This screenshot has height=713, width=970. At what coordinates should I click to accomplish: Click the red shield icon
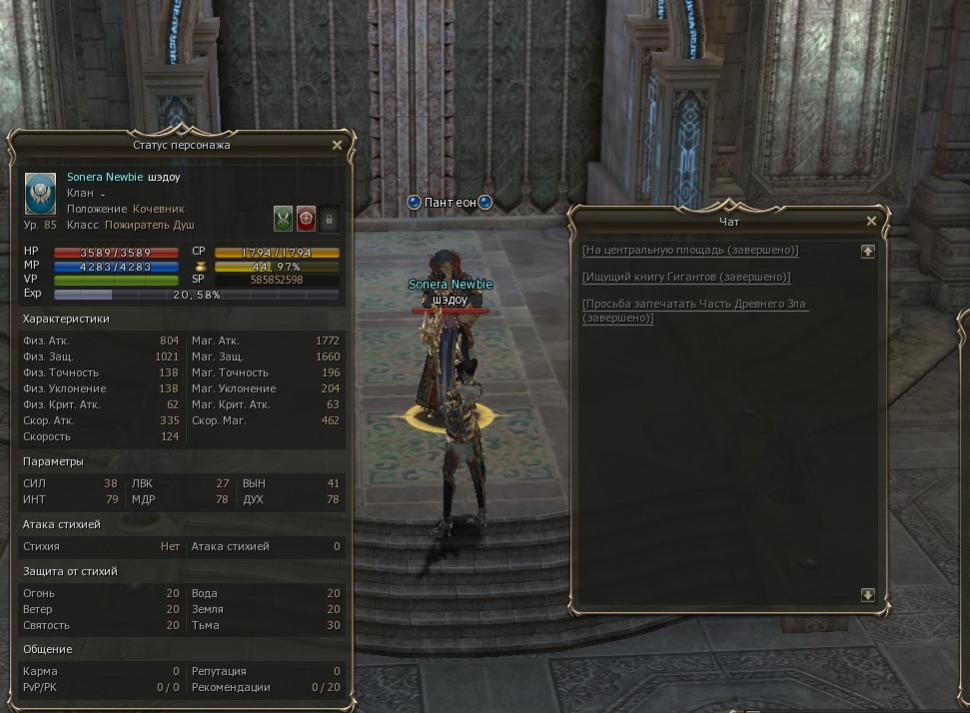[x=306, y=218]
